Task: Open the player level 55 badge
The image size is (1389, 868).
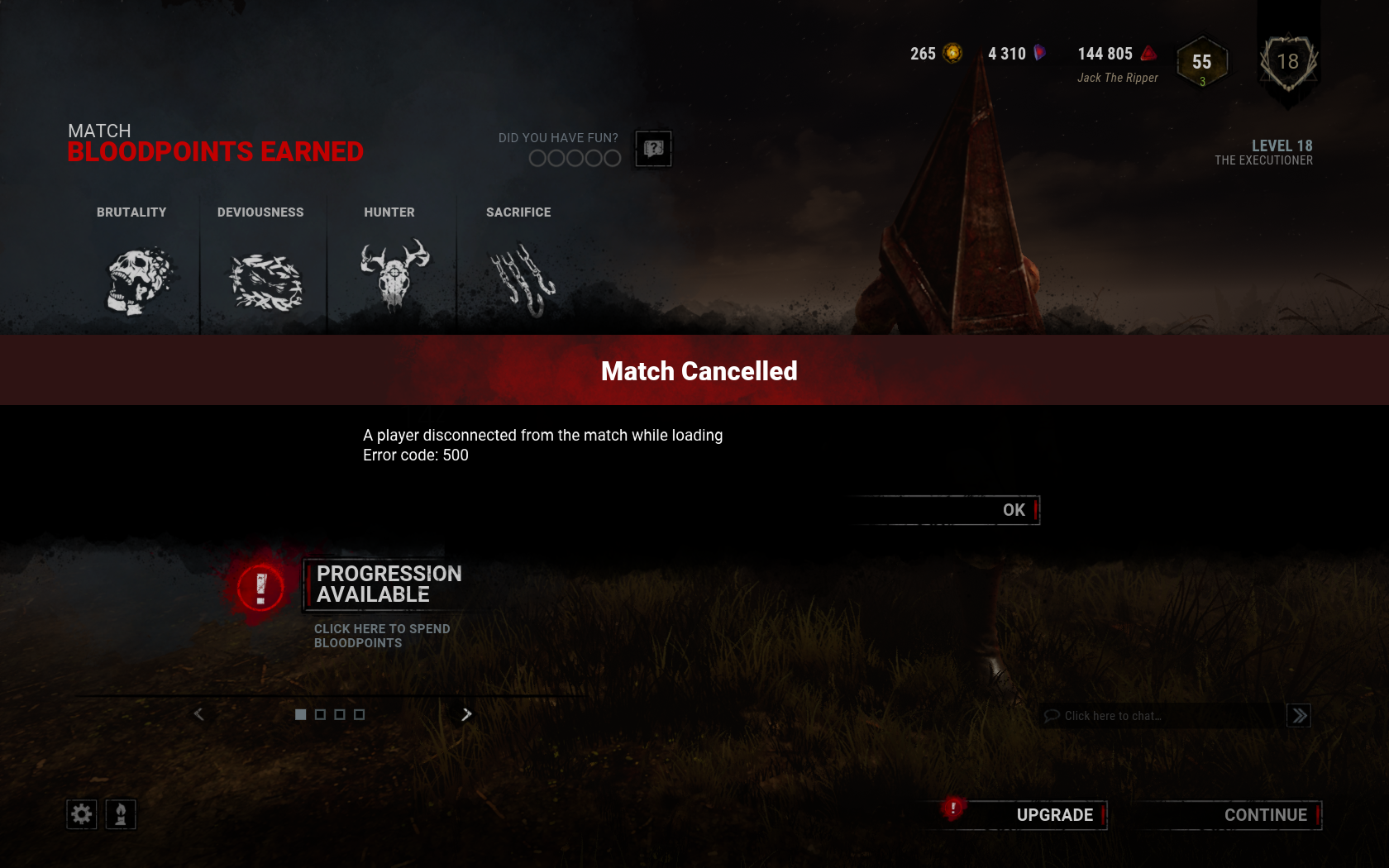Action: [x=1201, y=62]
